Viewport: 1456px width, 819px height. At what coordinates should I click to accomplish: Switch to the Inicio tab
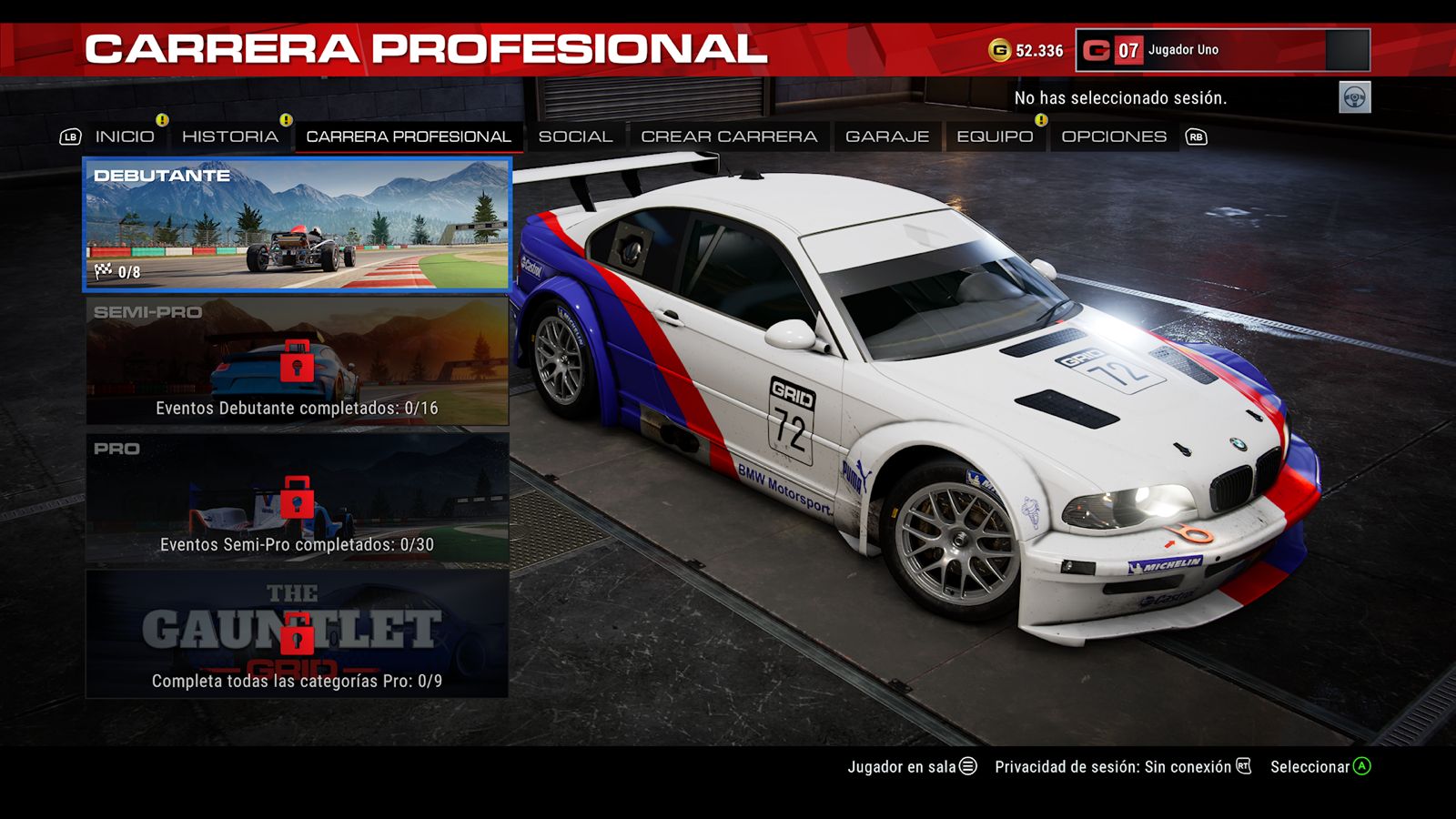click(x=125, y=136)
